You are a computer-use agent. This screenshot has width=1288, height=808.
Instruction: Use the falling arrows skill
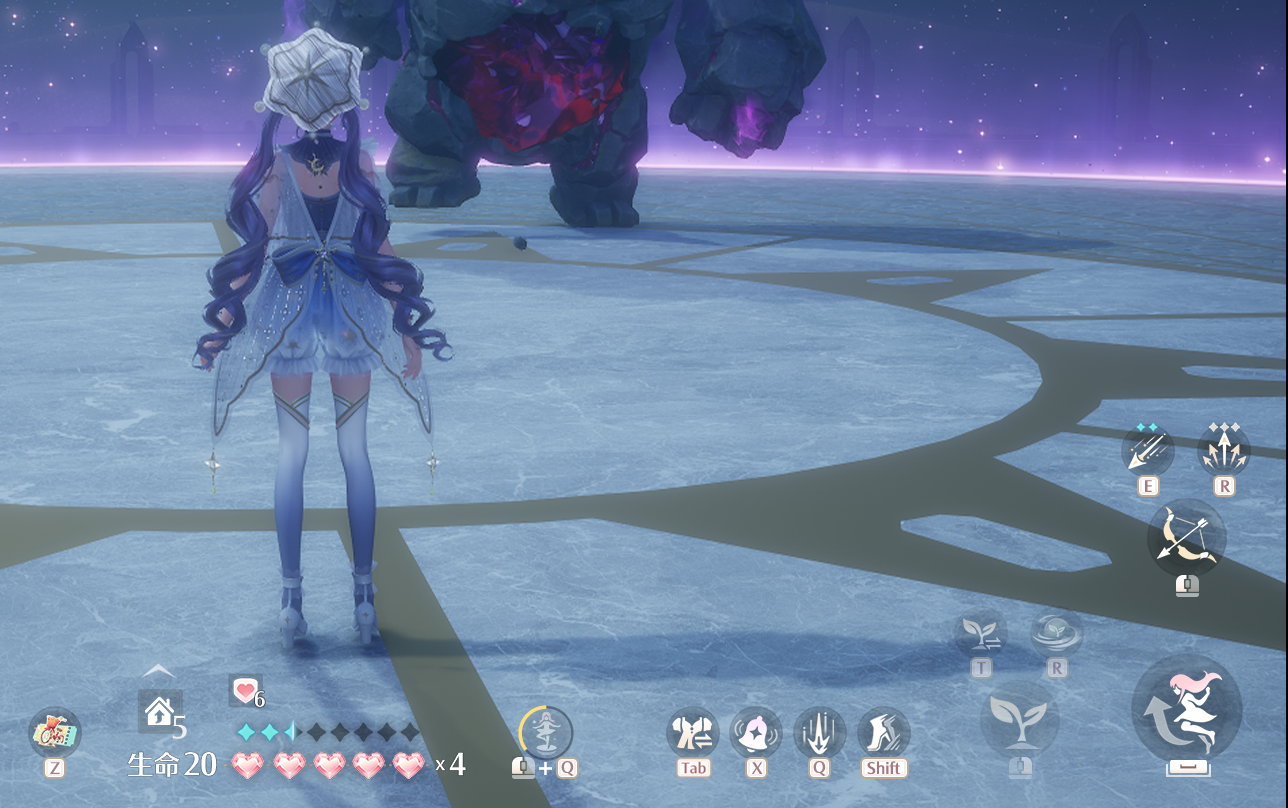(x=1147, y=450)
